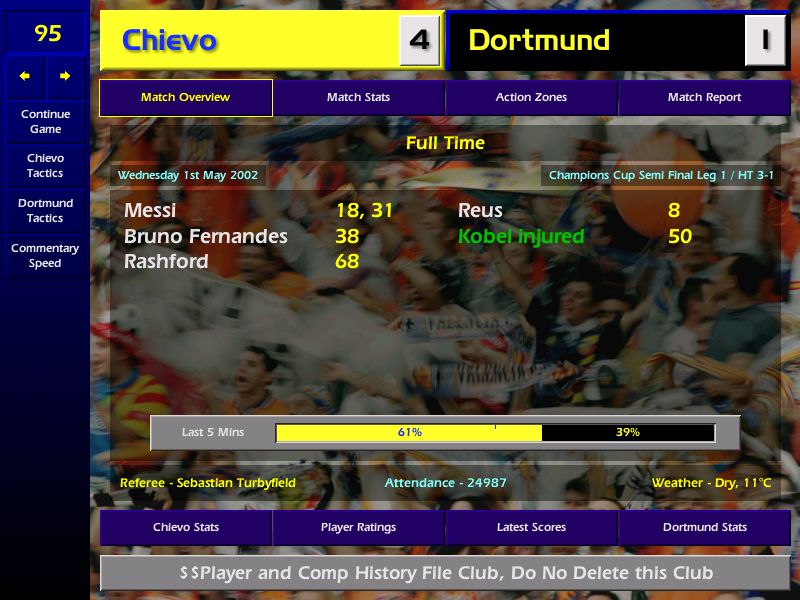Show Player Ratings
The height and width of the screenshot is (600, 800).
[358, 527]
